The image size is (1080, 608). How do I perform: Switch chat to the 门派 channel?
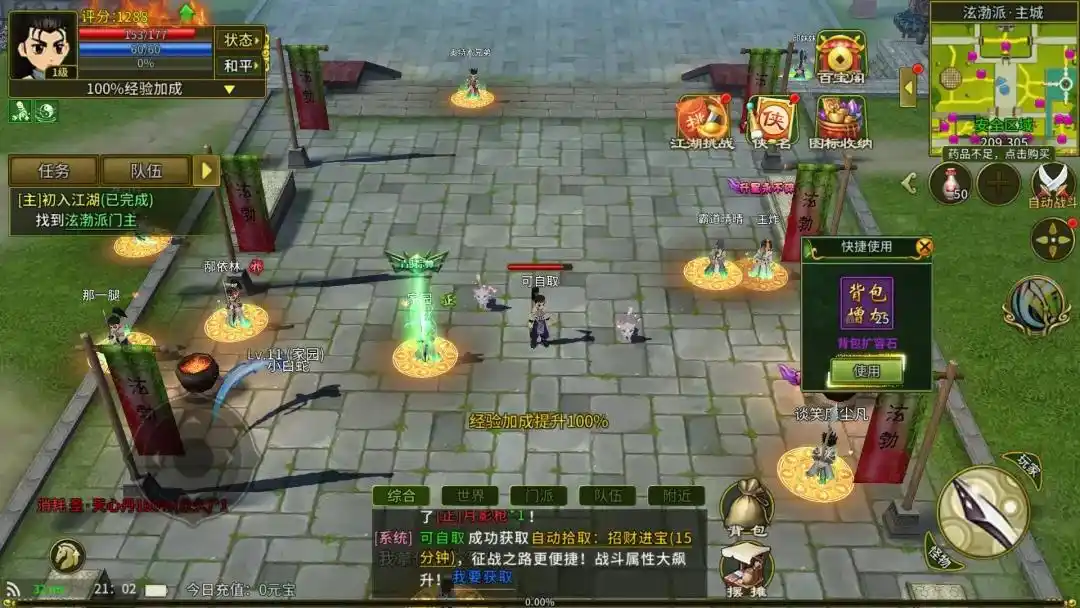pyautogui.click(x=538, y=496)
